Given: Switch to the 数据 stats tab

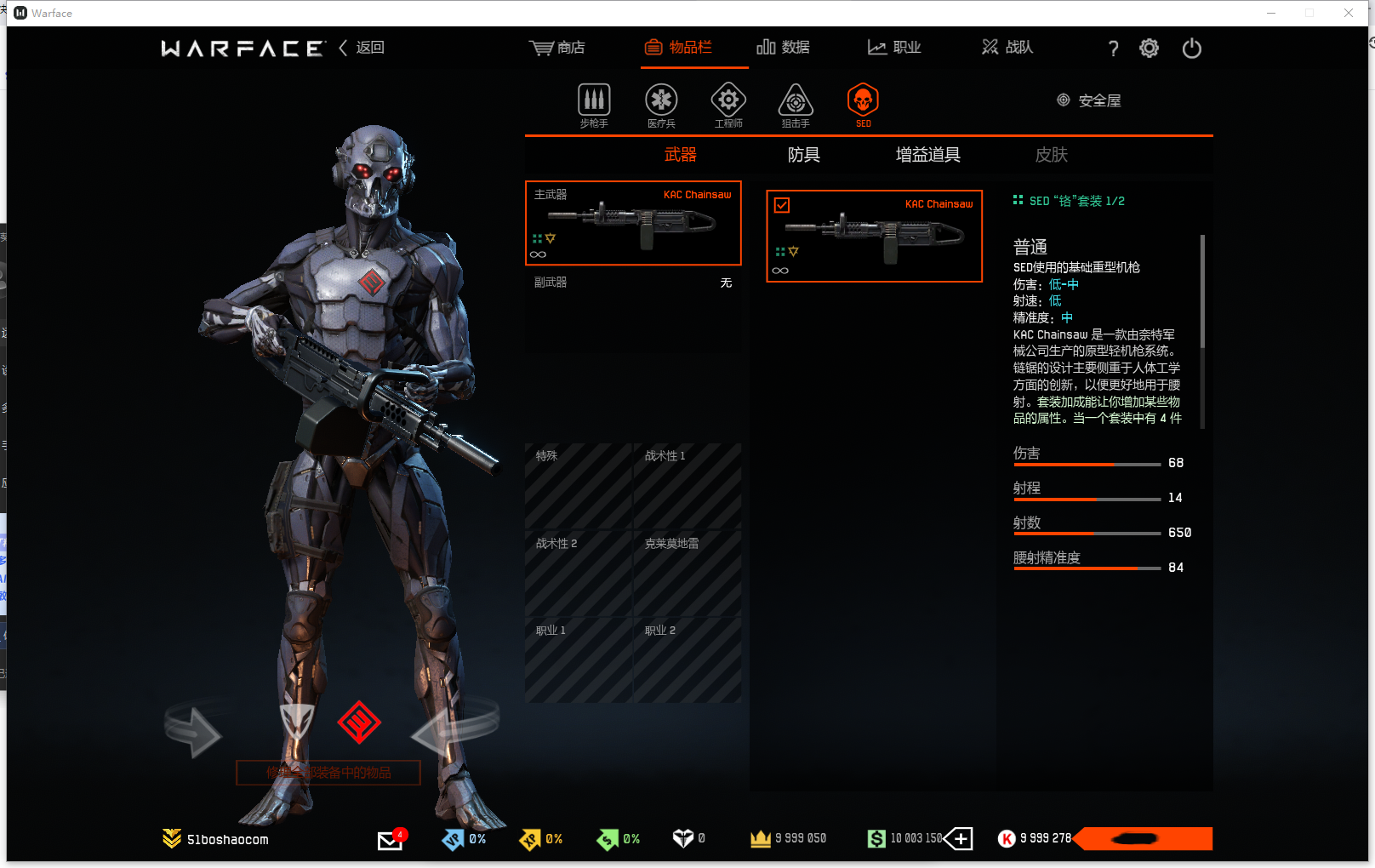Looking at the screenshot, I should click(x=783, y=48).
